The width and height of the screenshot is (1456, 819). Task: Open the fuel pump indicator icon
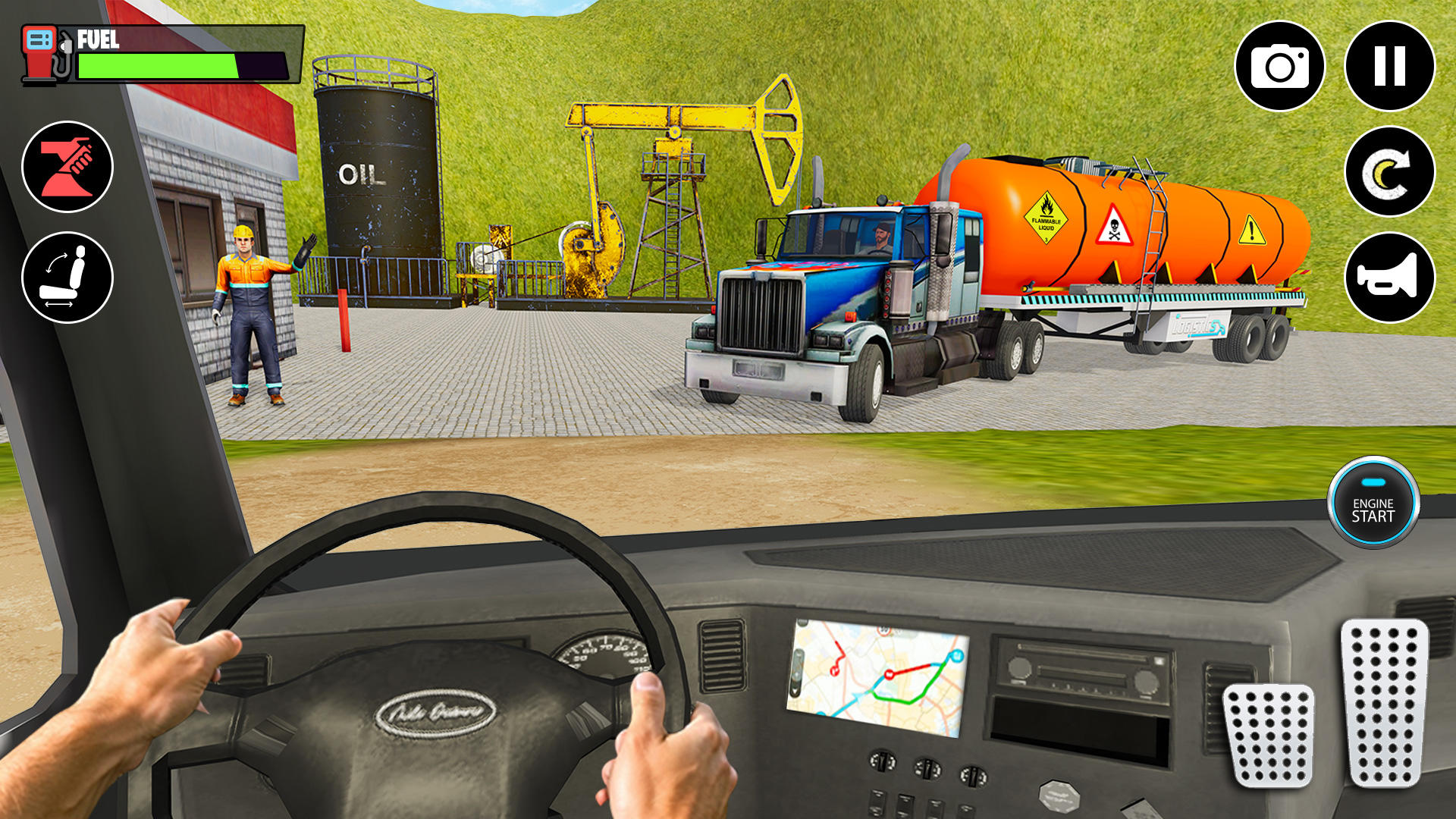(x=43, y=54)
